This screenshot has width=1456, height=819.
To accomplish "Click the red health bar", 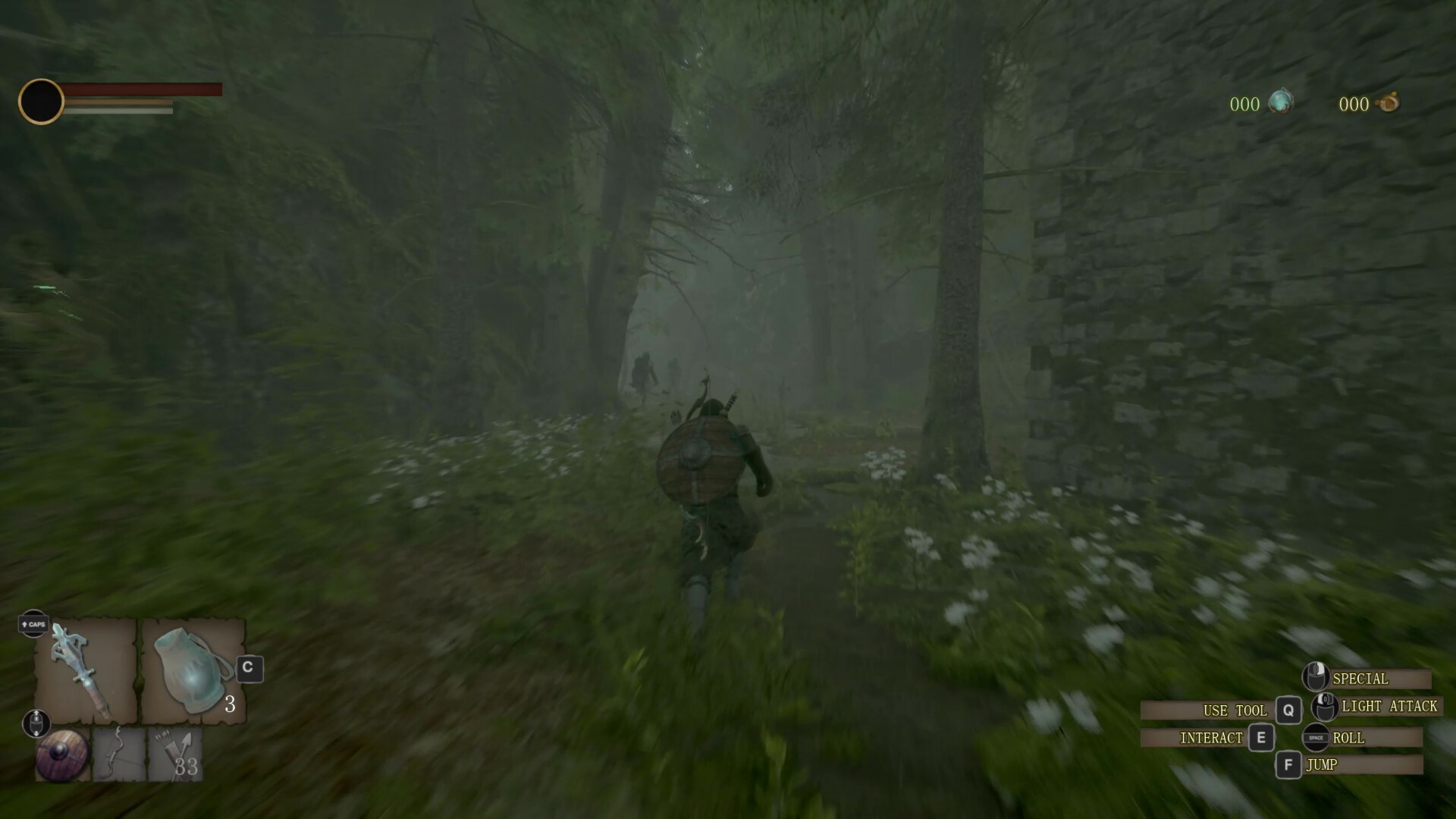I will tap(144, 89).
